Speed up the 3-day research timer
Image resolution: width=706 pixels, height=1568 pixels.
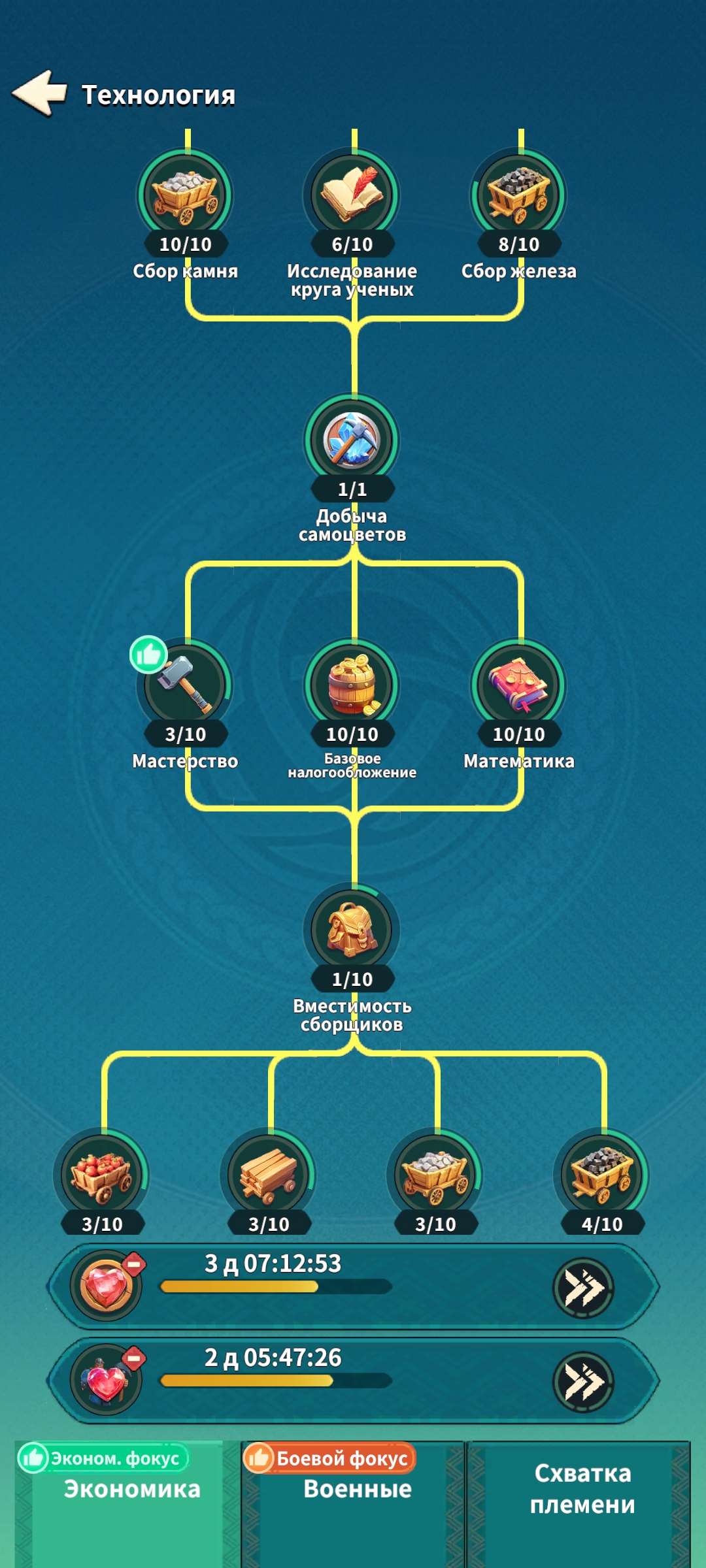click(x=583, y=1288)
